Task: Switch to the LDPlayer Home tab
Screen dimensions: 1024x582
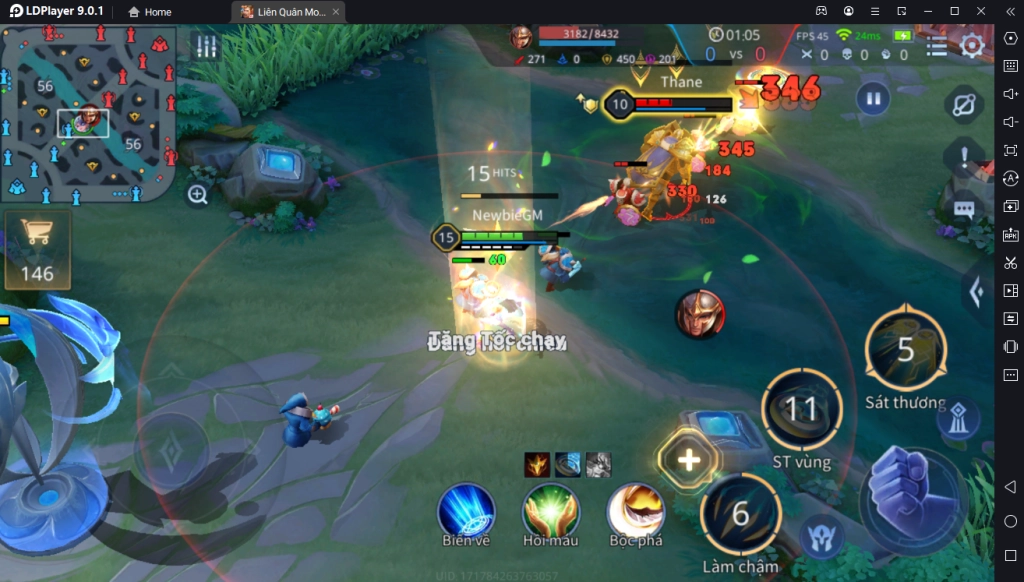Action: tap(149, 12)
